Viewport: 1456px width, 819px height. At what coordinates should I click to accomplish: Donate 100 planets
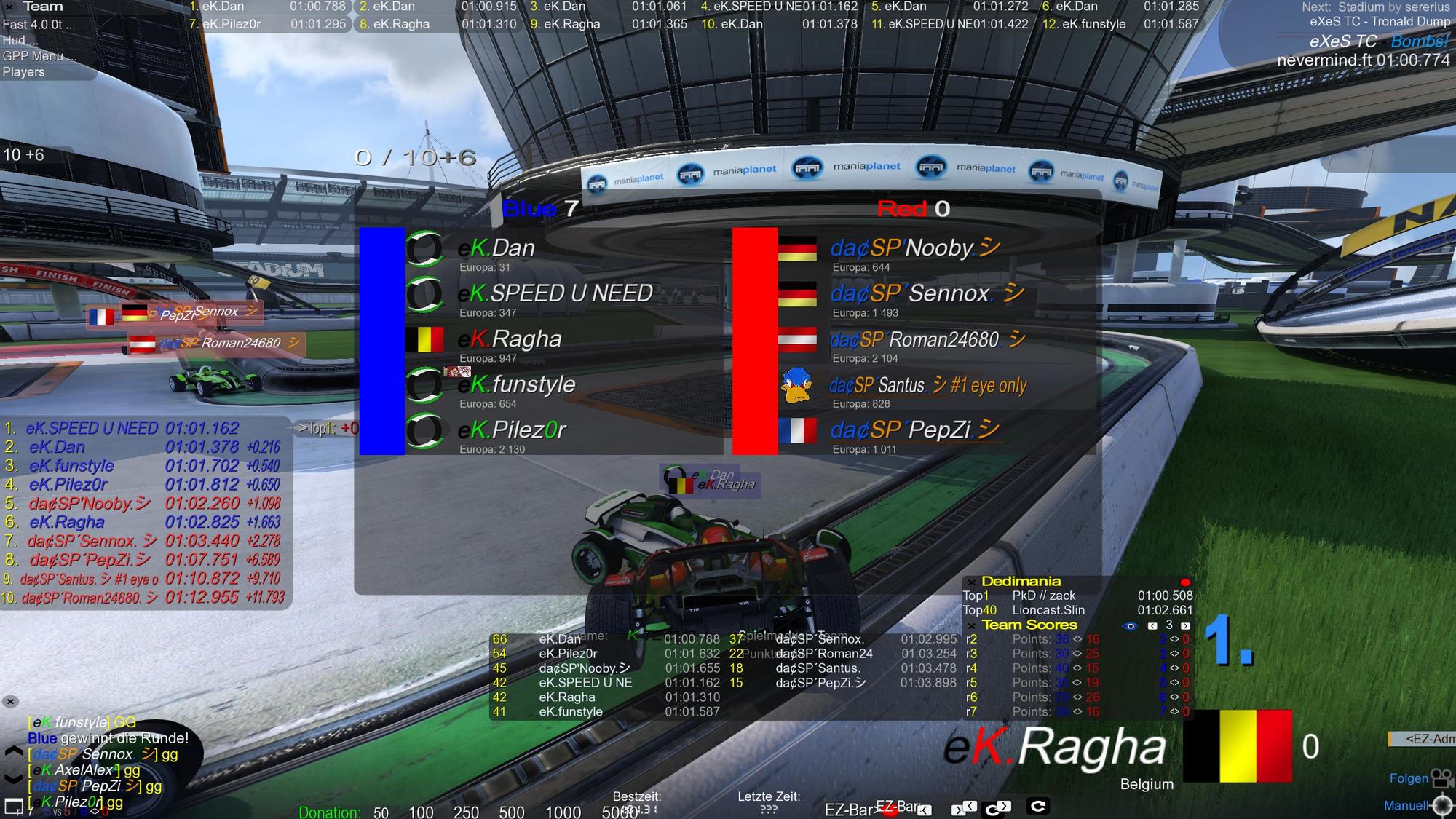click(x=421, y=812)
